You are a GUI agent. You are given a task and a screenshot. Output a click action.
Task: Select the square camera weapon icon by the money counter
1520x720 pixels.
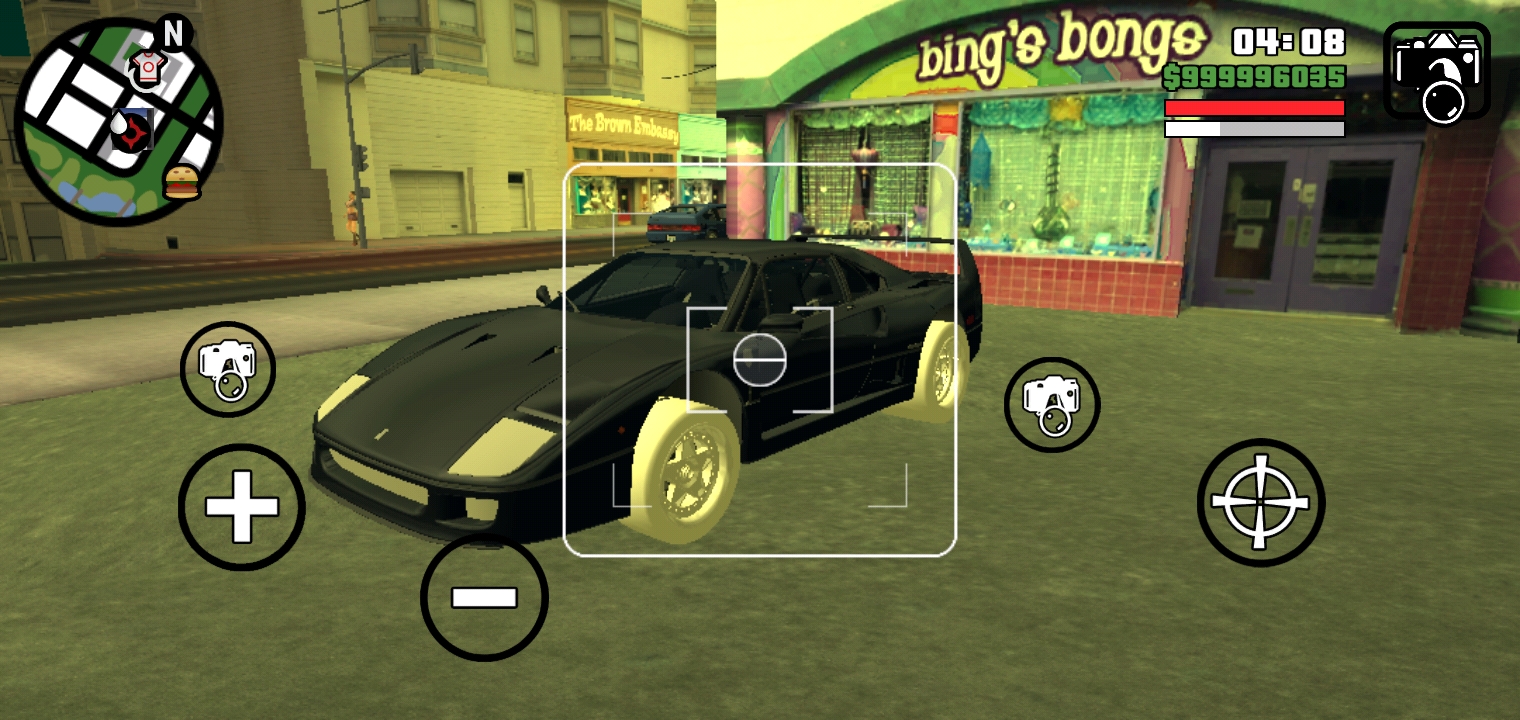(1437, 71)
